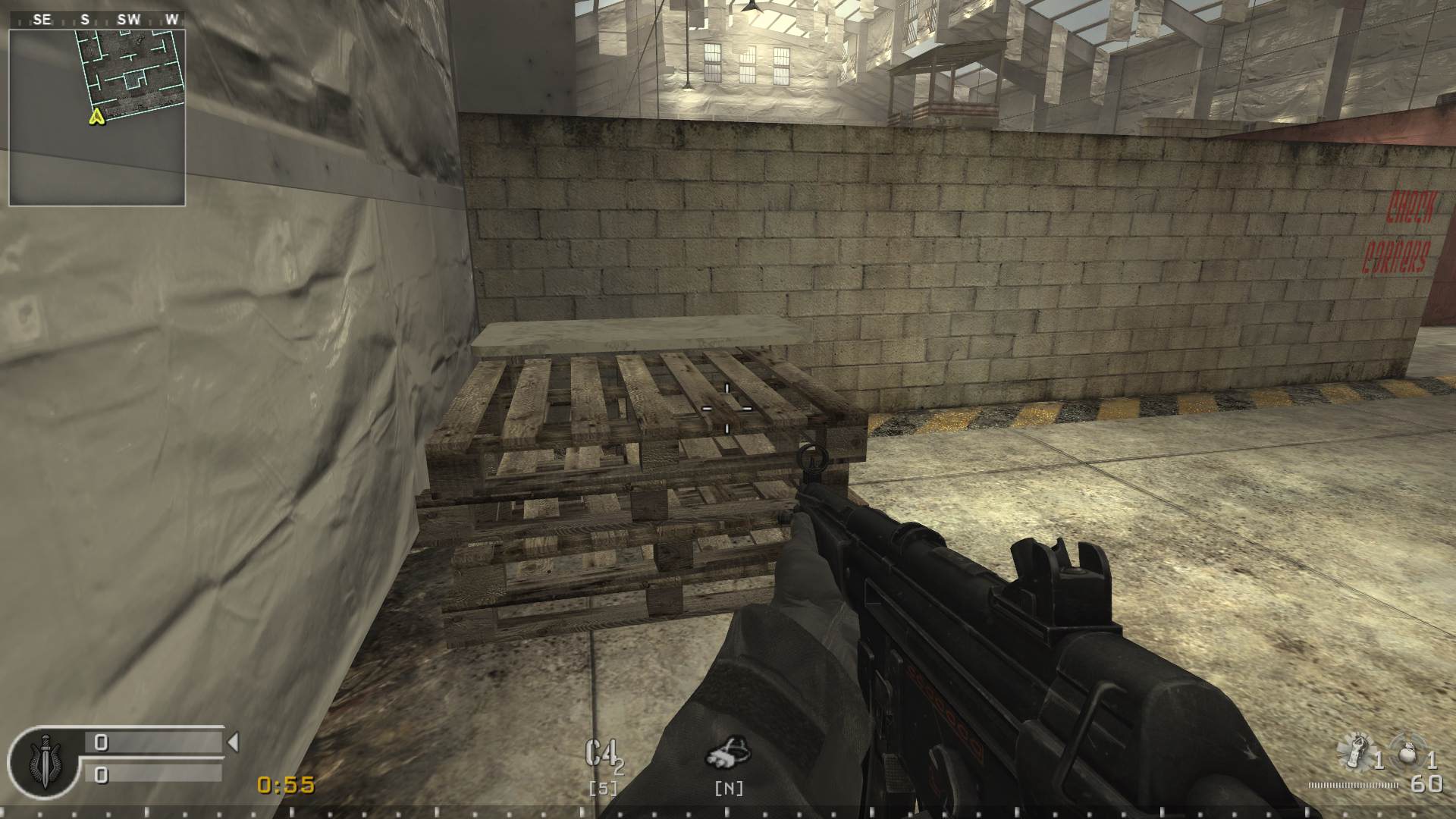Toggle the W compass heading marker
Image resolution: width=1456 pixels, height=819 pixels.
(170, 20)
